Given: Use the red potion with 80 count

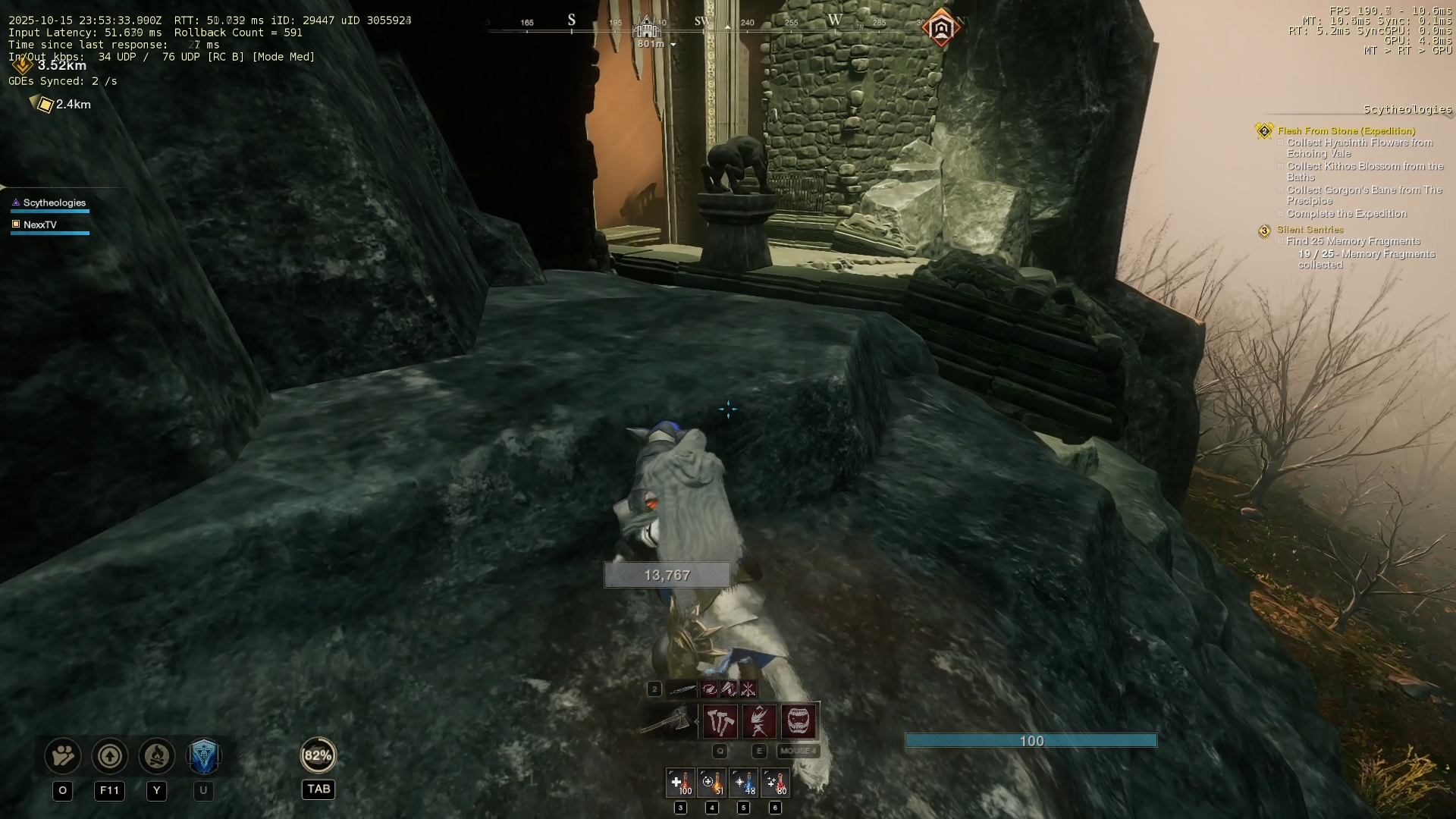Looking at the screenshot, I should (x=775, y=783).
